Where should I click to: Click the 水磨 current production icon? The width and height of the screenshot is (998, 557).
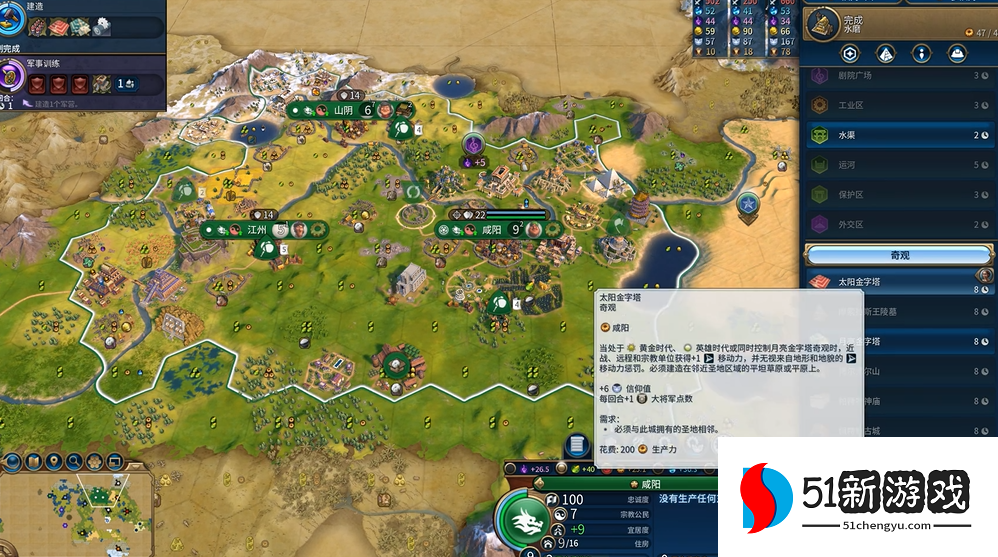pyautogui.click(x=822, y=23)
